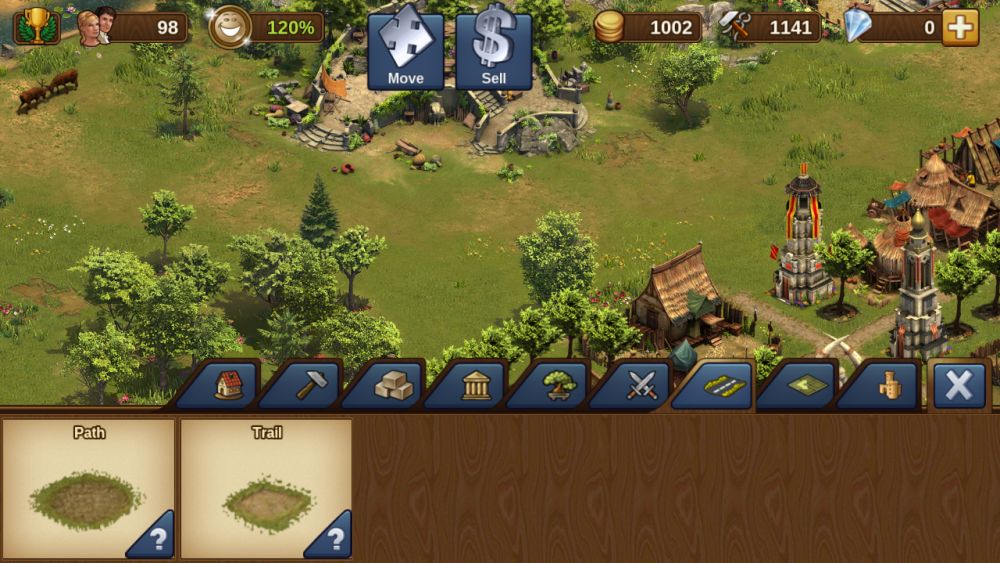This screenshot has height=563, width=1000.
Task: Switch to the hammer production buildings tab
Action: pyautogui.click(x=309, y=385)
